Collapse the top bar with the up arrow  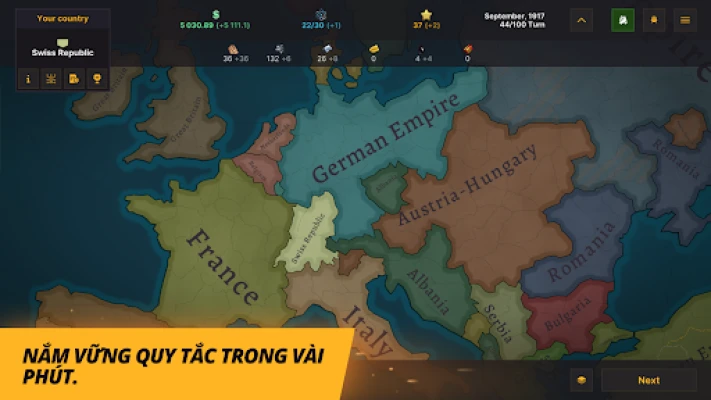click(583, 19)
